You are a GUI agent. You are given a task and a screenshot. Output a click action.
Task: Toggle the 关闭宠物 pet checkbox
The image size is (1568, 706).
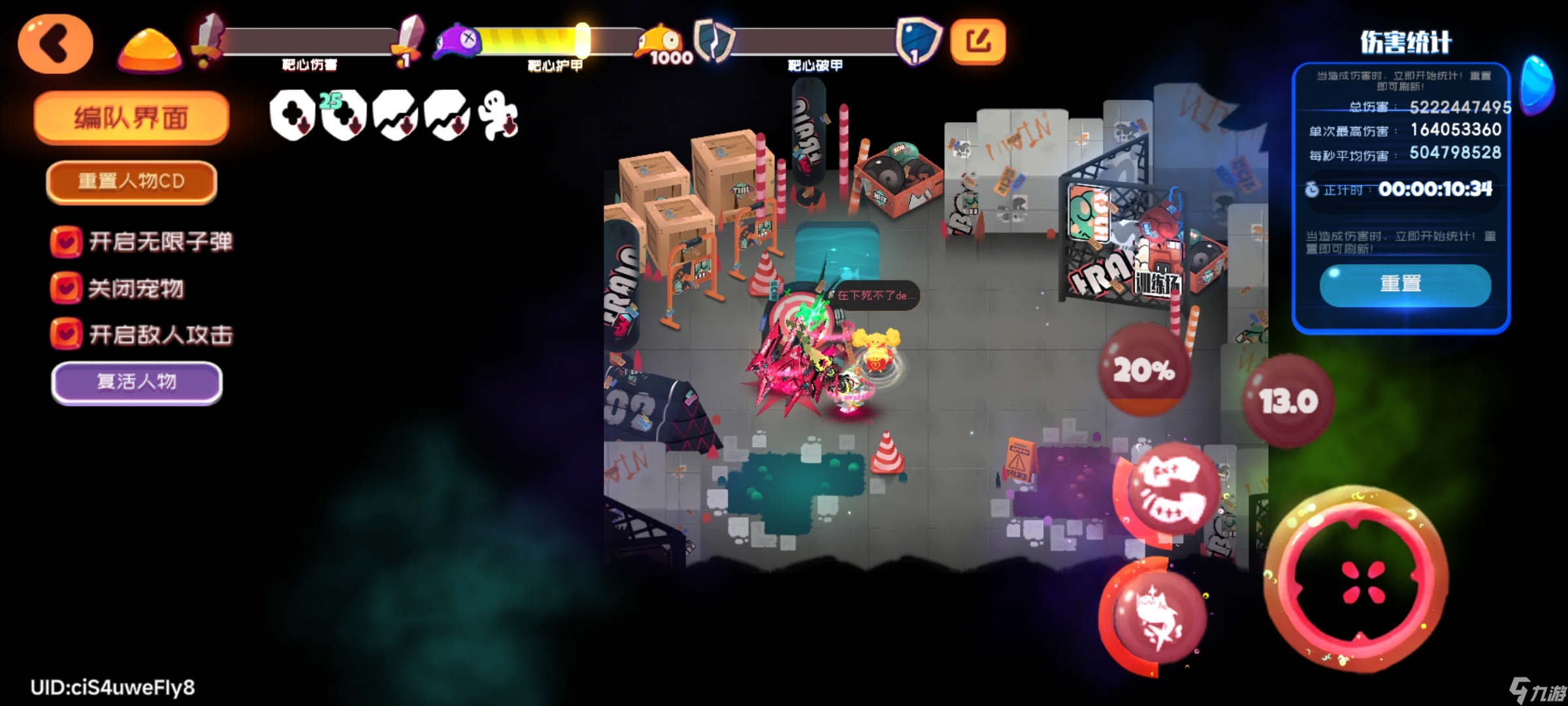coord(66,288)
